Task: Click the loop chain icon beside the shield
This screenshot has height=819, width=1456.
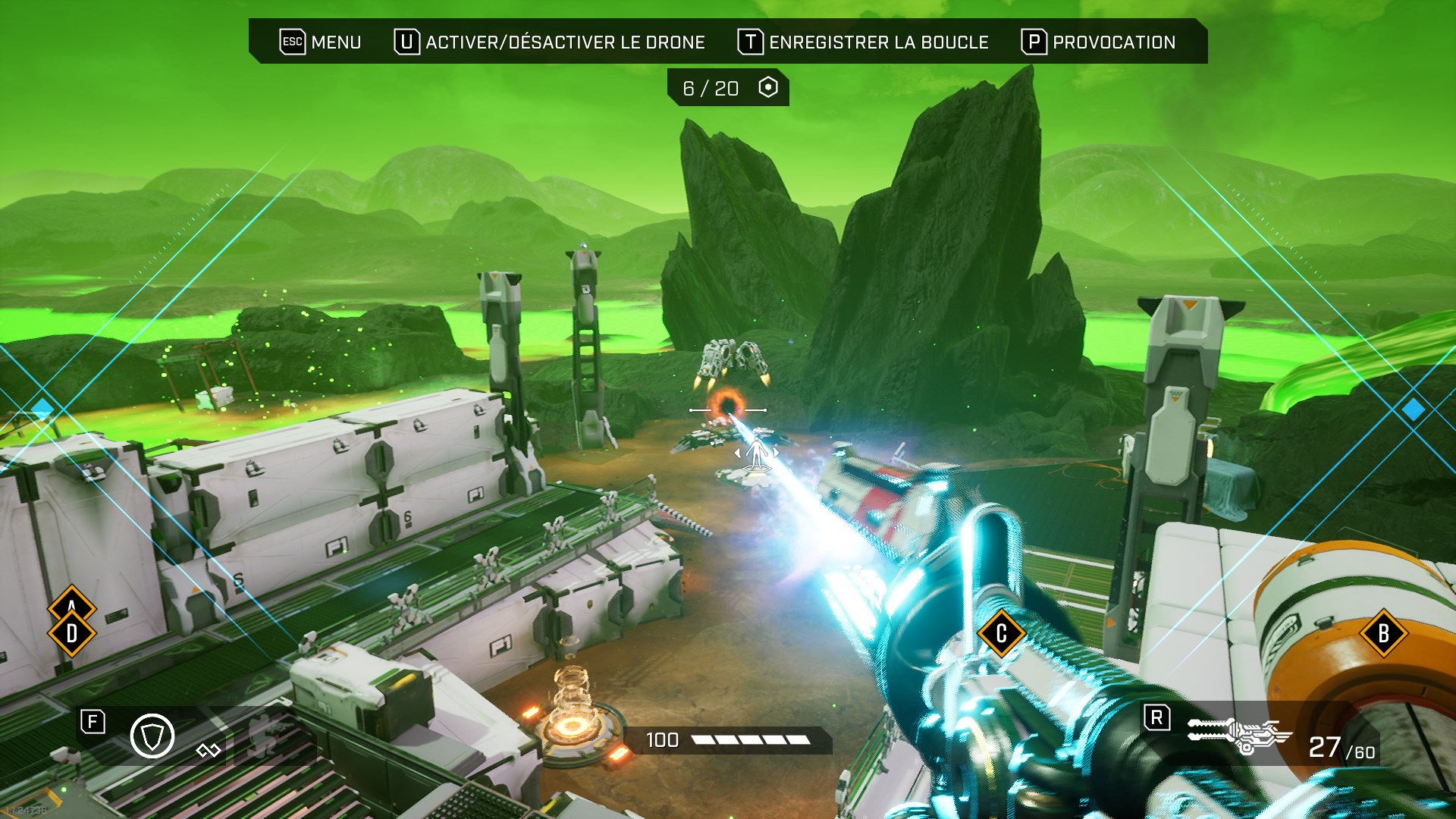Action: click(208, 751)
